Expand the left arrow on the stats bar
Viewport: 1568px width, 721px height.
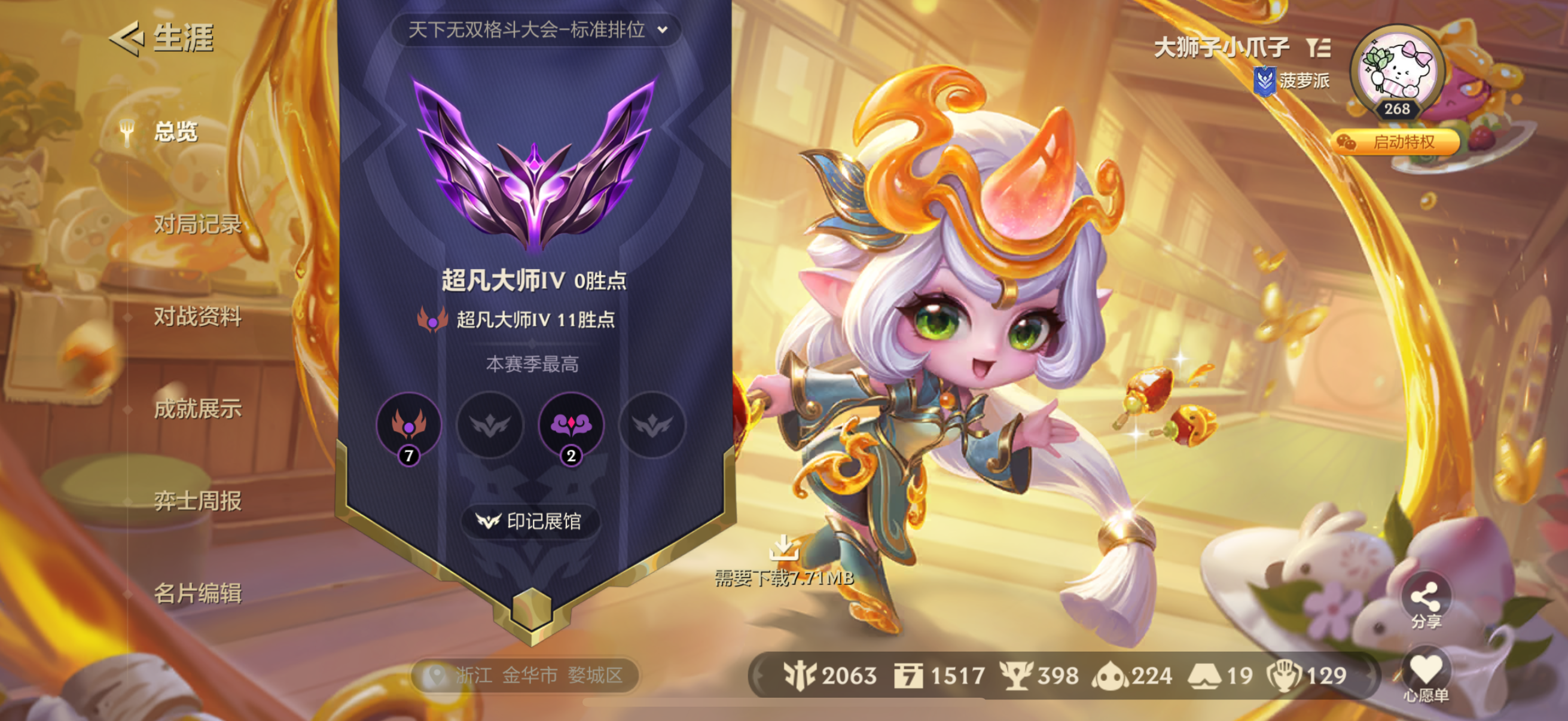(x=758, y=675)
